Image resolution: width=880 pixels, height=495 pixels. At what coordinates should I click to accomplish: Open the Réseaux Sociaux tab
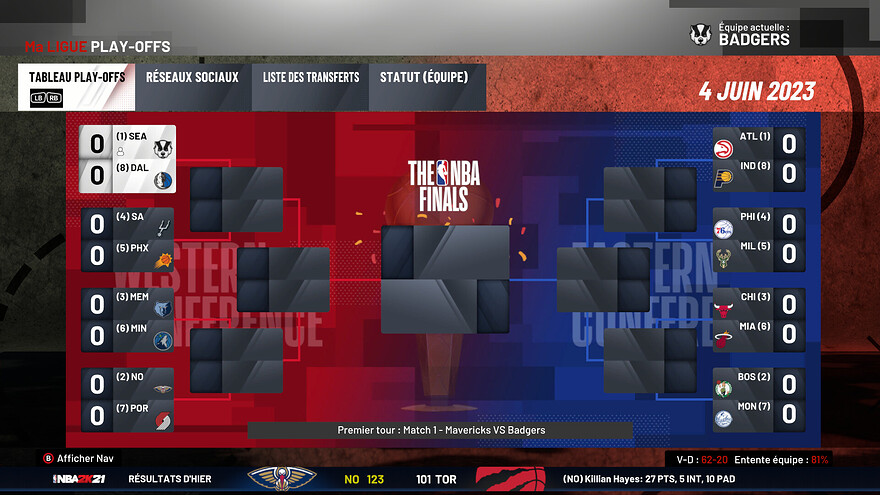192,87
